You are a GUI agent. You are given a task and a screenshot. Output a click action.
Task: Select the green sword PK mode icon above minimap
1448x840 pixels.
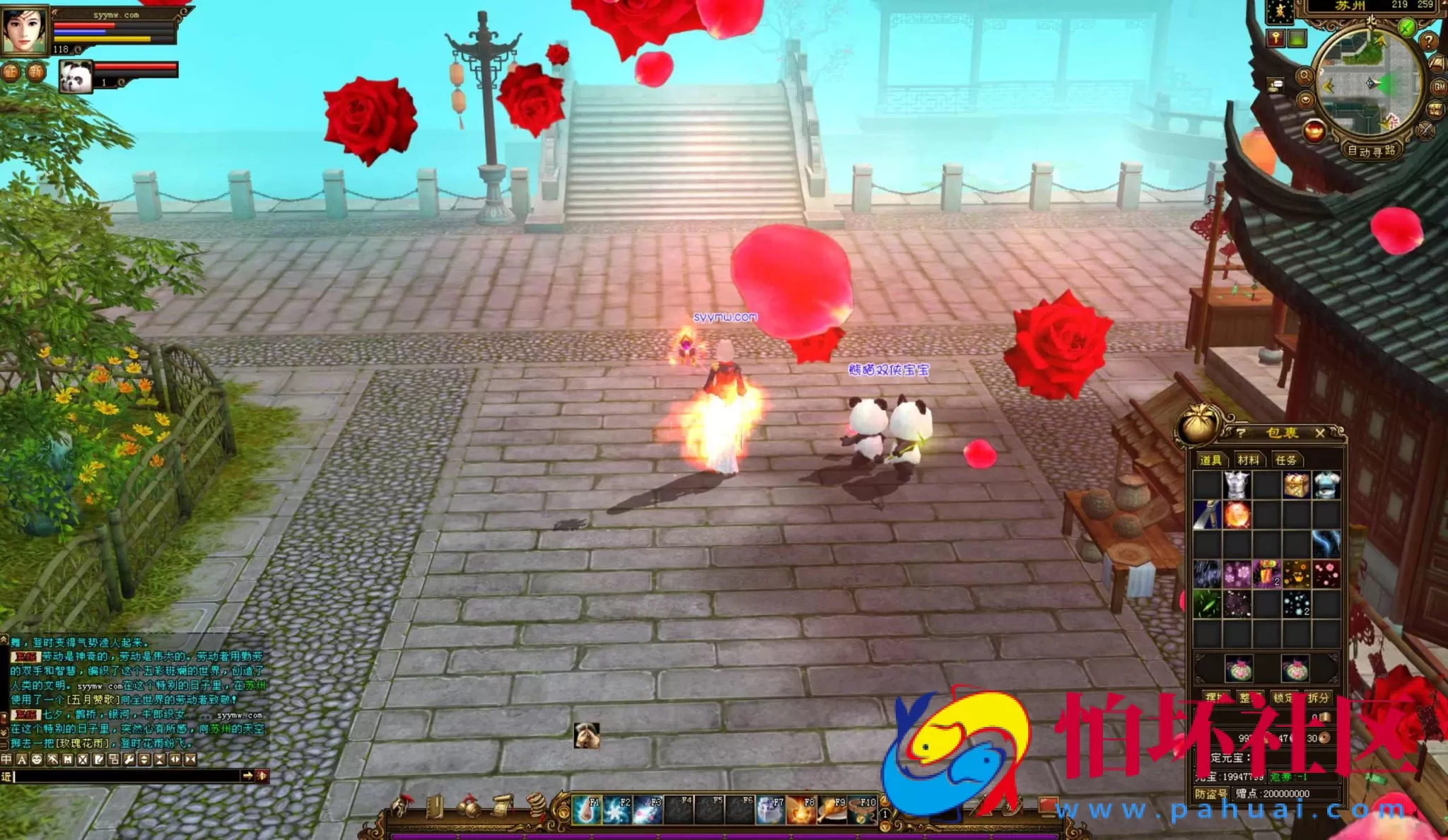(1406, 26)
